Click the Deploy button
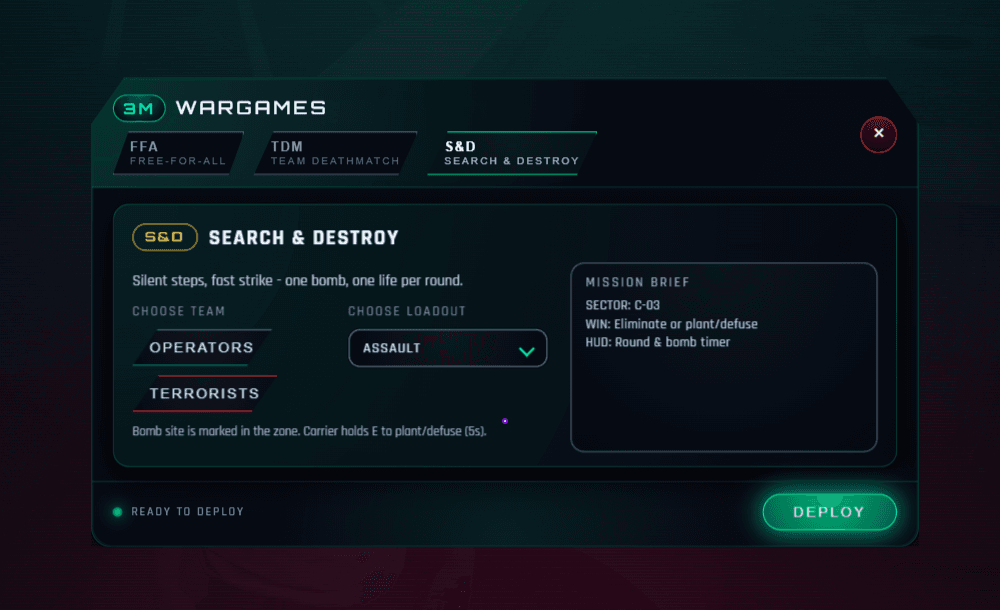The image size is (1000, 610). pyautogui.click(x=829, y=512)
